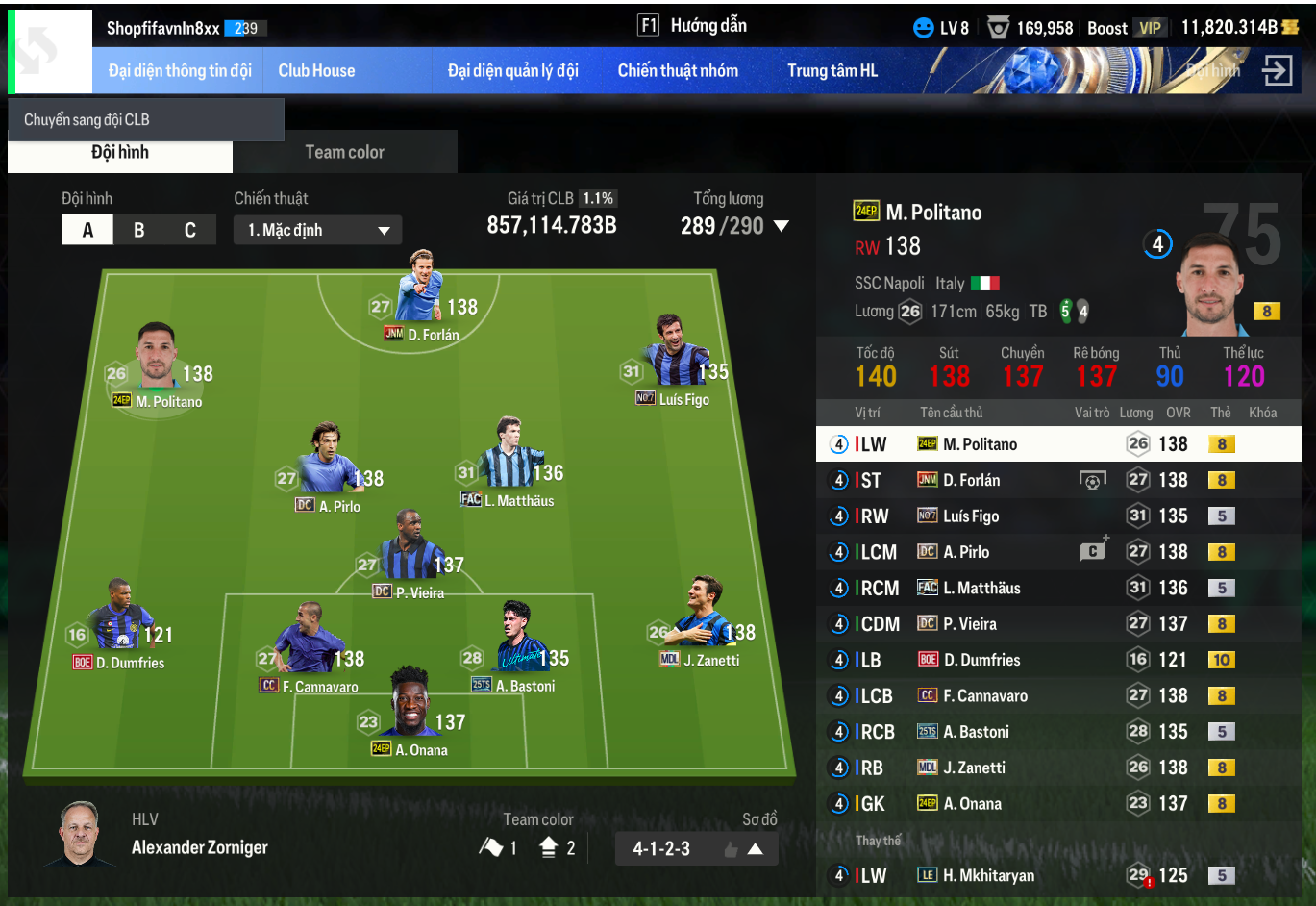Select the P. Vieira CDM row

pyautogui.click(x=1057, y=624)
